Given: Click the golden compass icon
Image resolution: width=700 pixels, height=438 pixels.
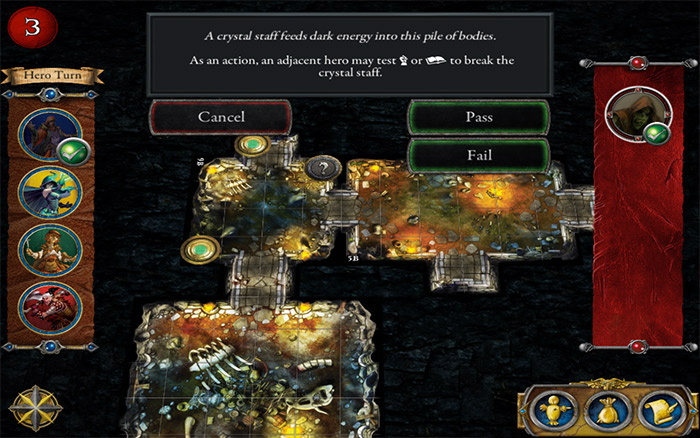Looking at the screenshot, I should [31, 407].
